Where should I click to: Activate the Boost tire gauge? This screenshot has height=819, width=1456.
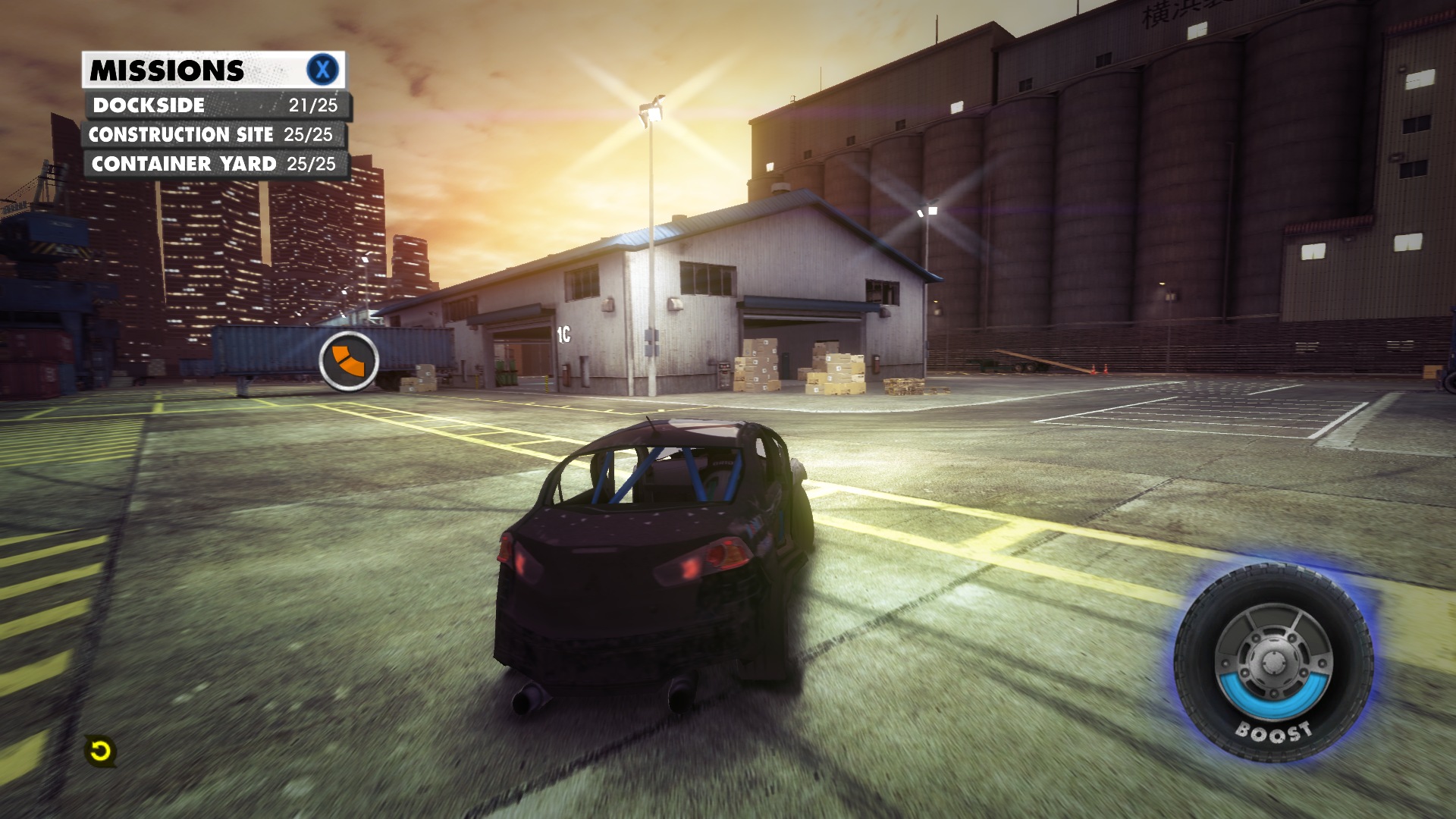point(1272,663)
